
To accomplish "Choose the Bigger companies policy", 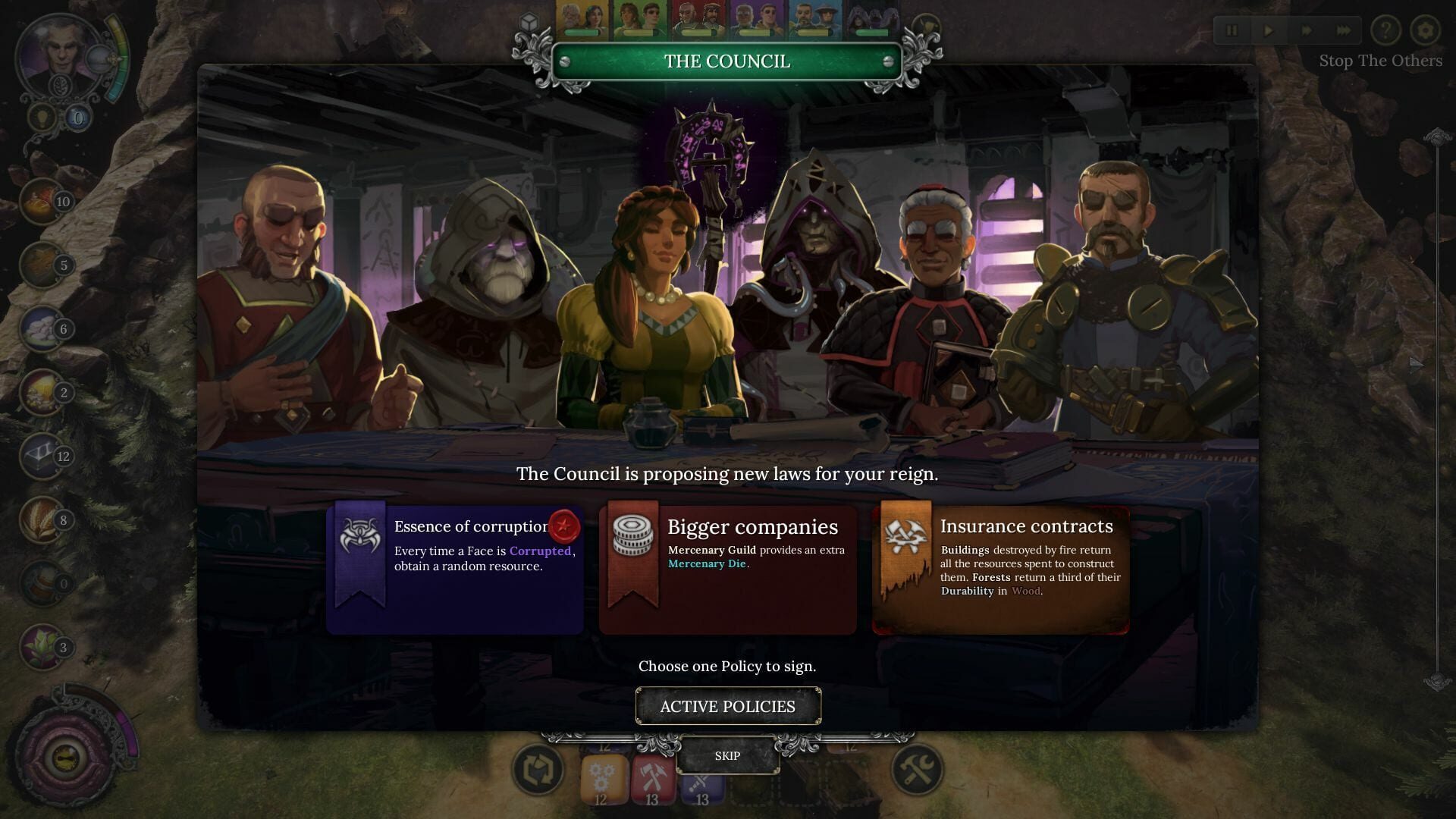I will 728,567.
